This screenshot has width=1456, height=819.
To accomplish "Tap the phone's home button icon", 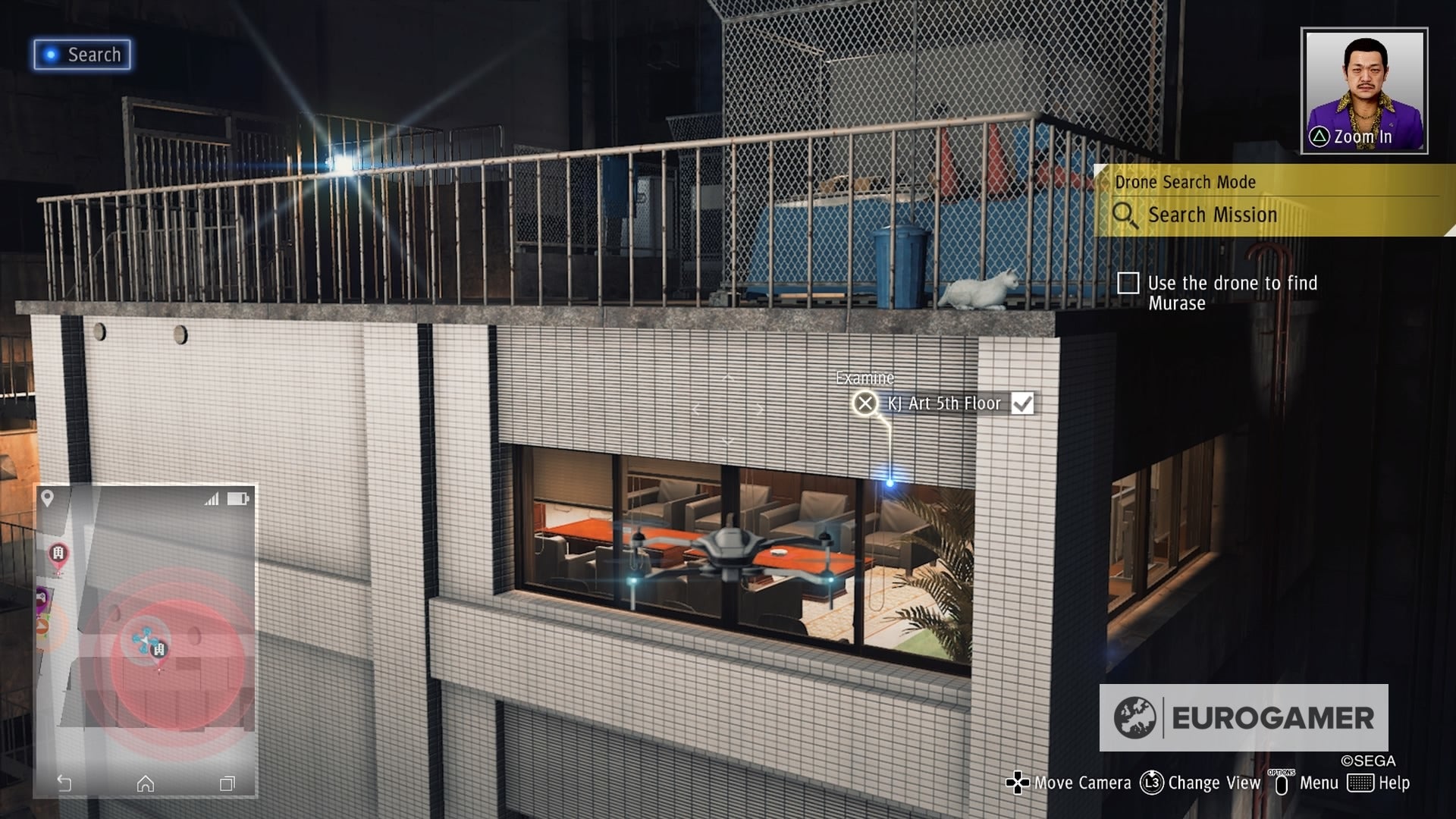I will point(145,785).
